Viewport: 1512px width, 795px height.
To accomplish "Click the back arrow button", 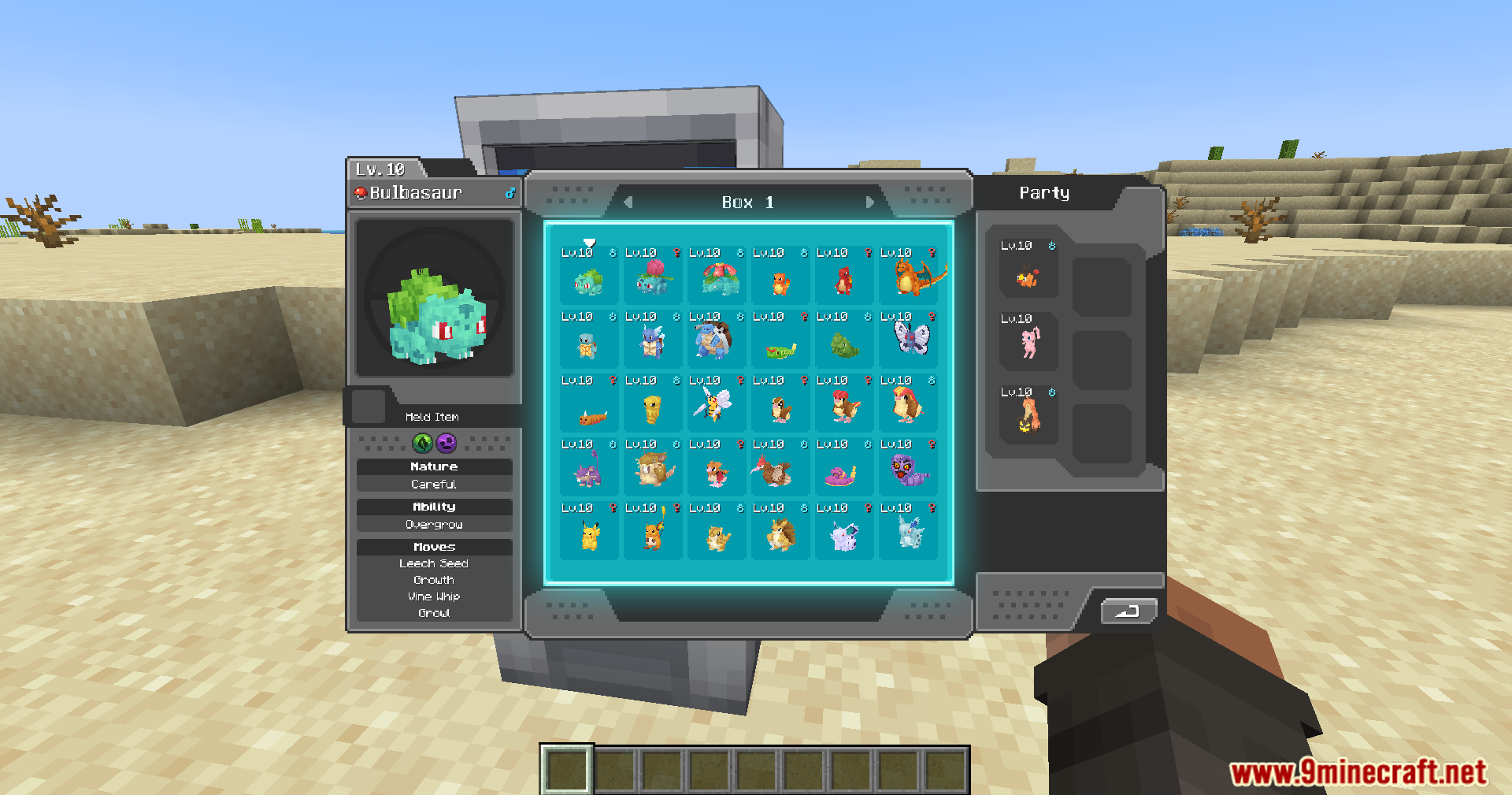I will (1128, 611).
